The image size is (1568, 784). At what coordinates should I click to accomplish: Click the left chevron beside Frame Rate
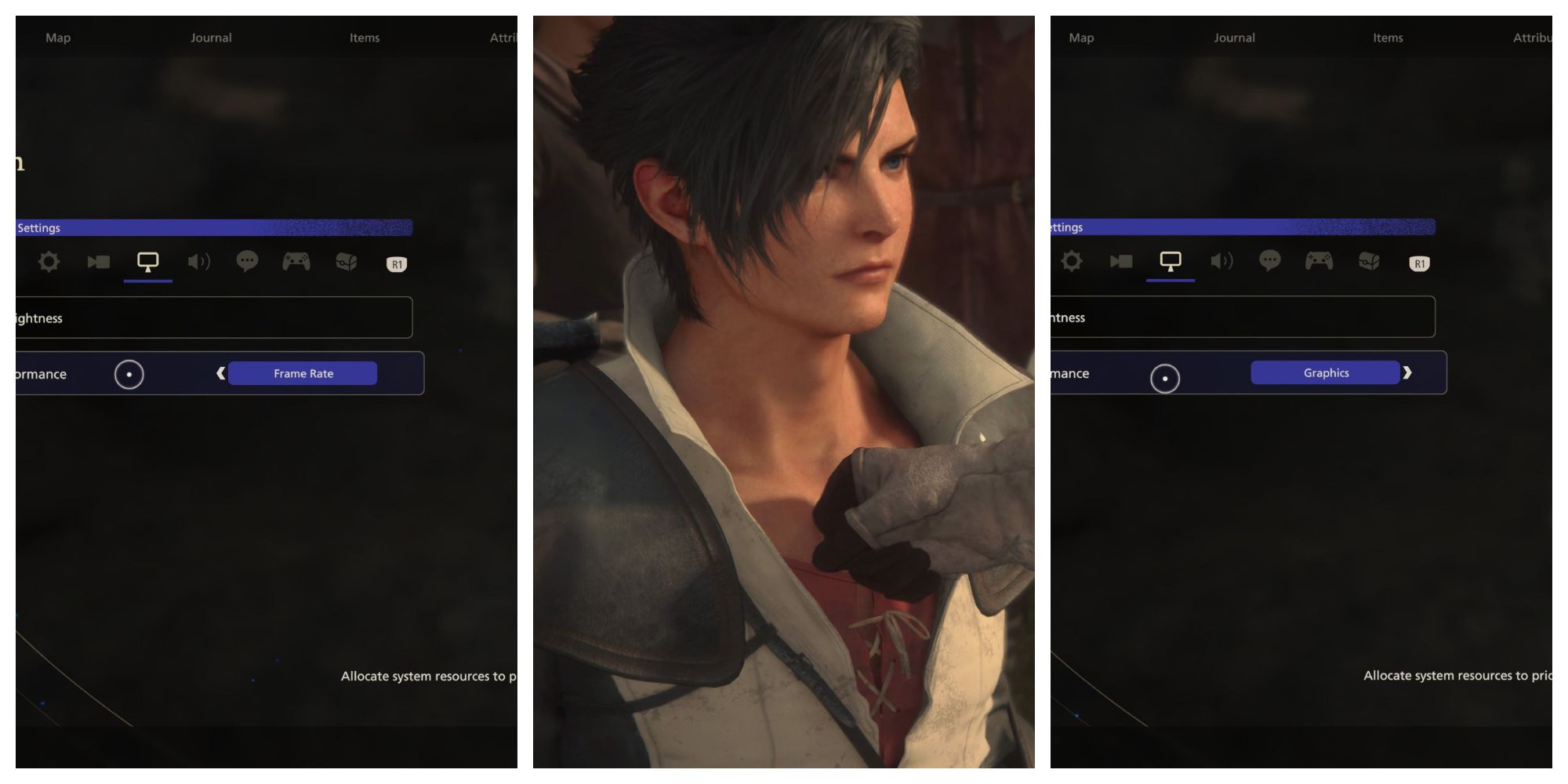(220, 373)
